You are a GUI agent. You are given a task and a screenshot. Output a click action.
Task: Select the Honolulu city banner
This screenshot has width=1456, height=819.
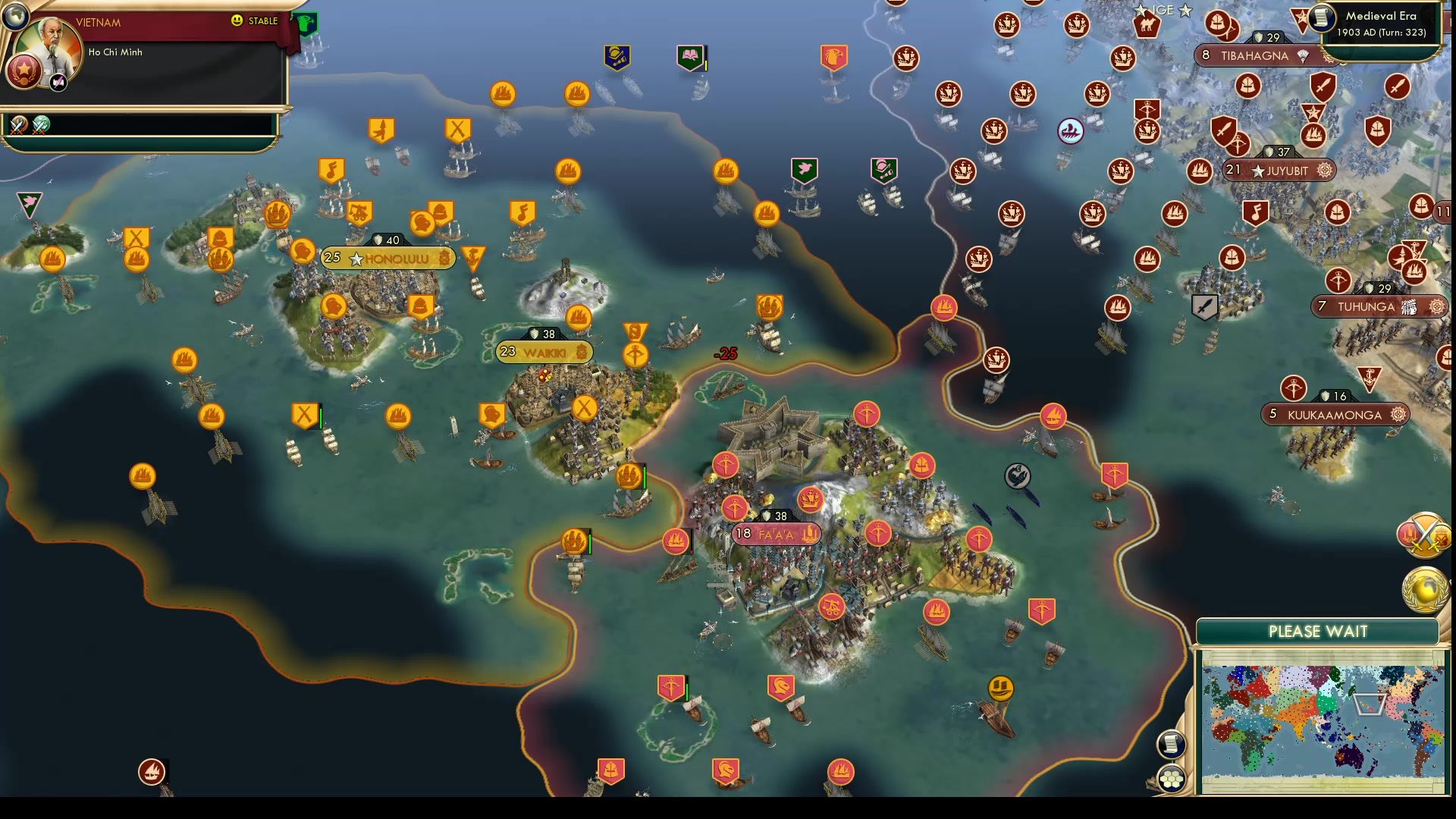388,258
